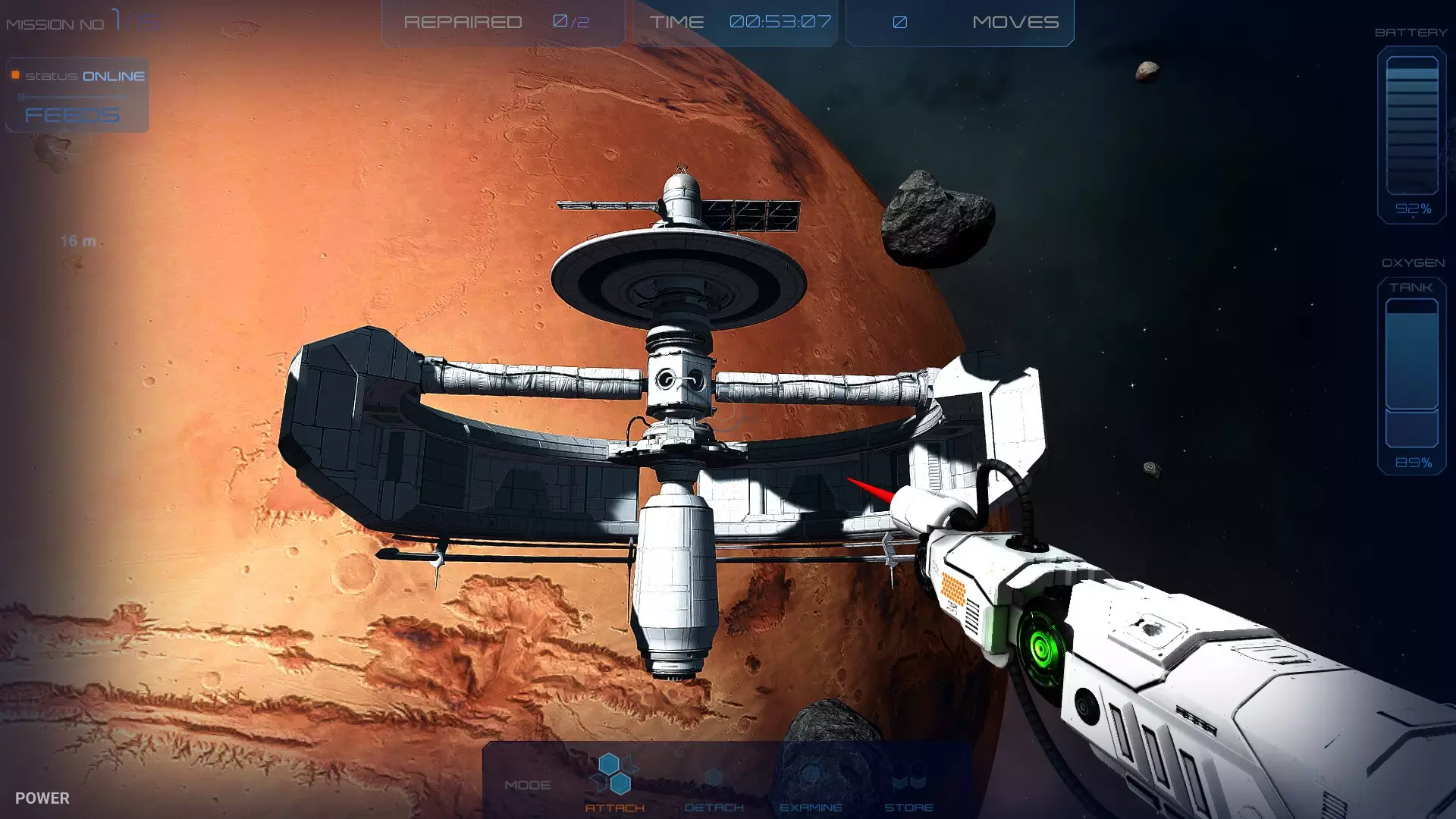The height and width of the screenshot is (819, 1456).
Task: Expand the FEEDS panel
Action: click(71, 115)
